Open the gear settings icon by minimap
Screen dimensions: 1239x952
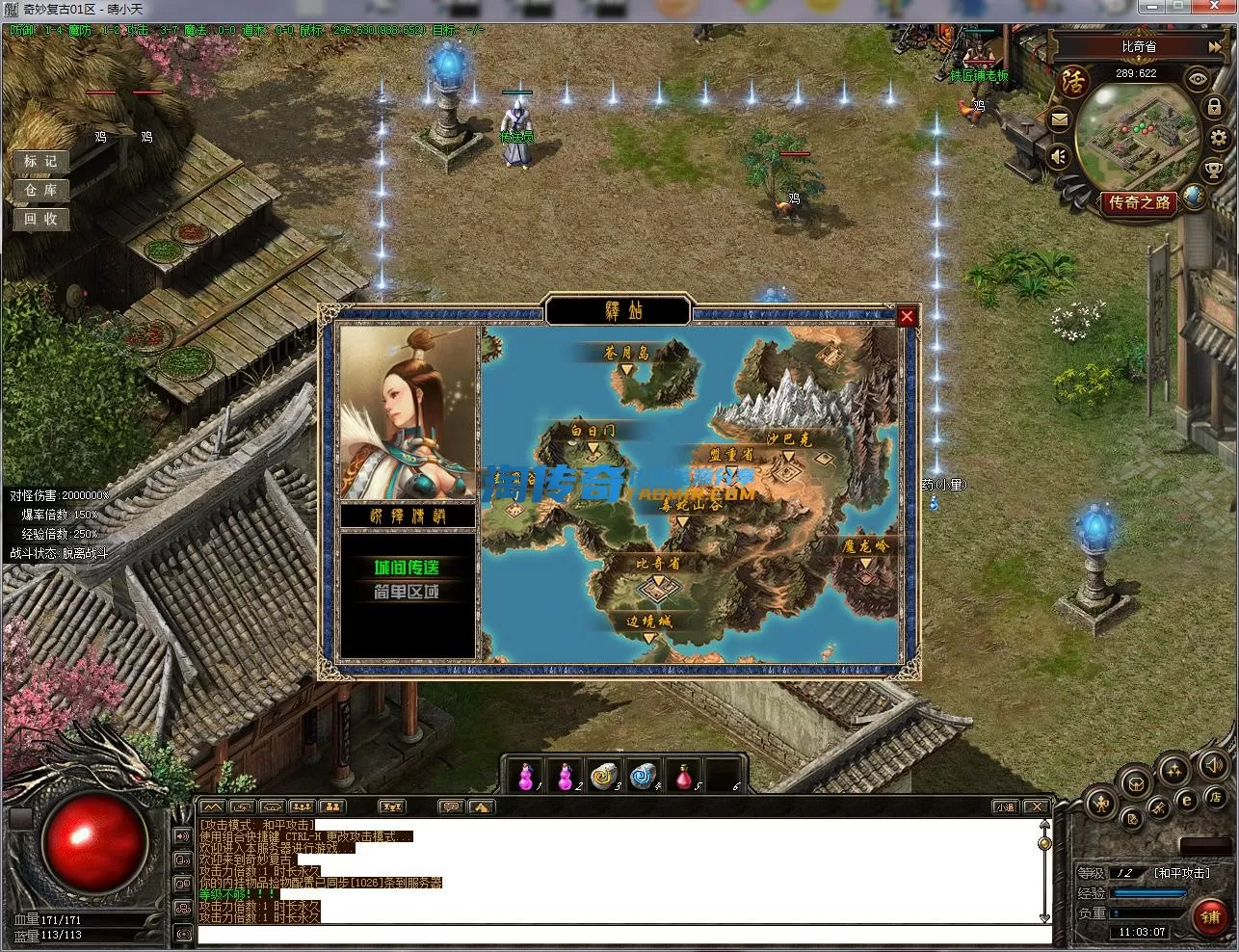[1218, 138]
